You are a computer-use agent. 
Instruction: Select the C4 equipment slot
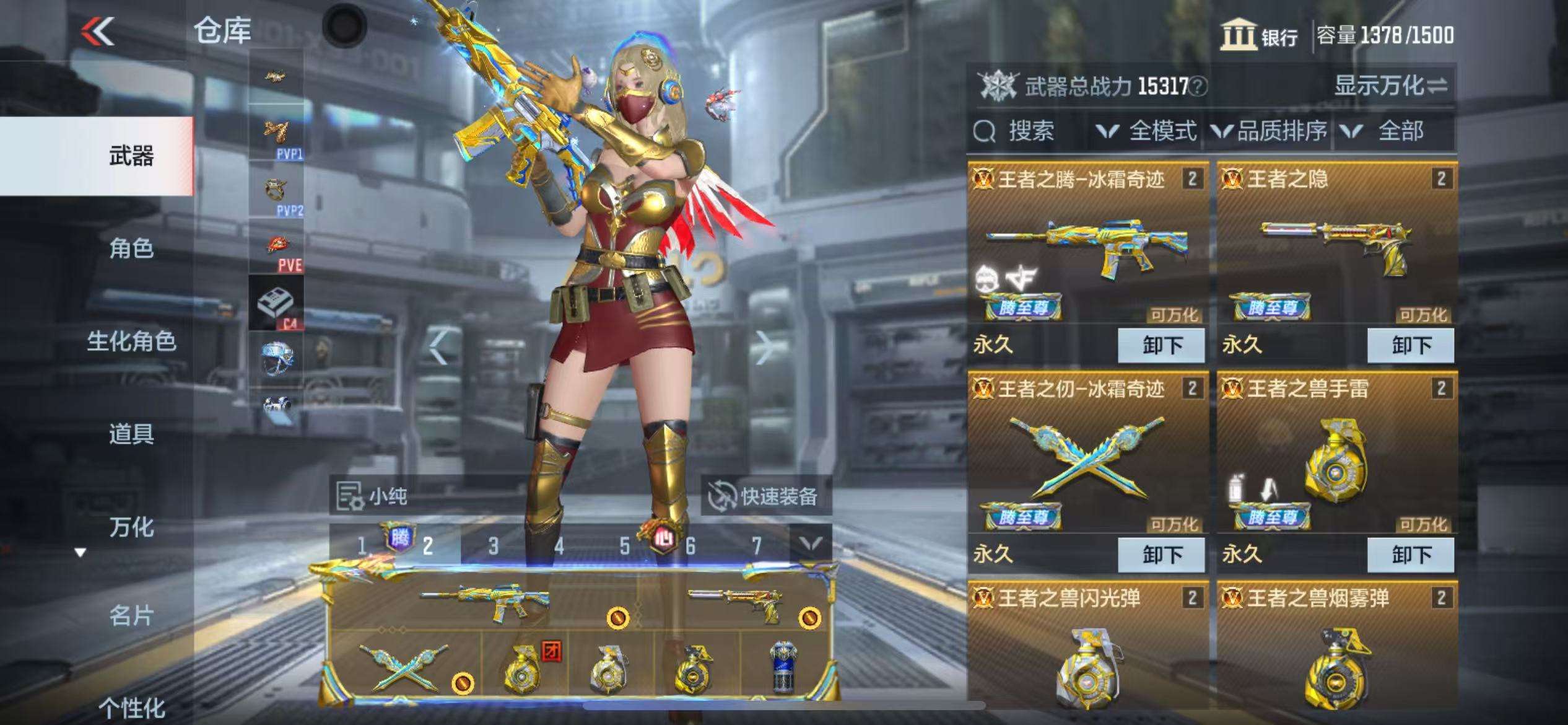(x=276, y=303)
